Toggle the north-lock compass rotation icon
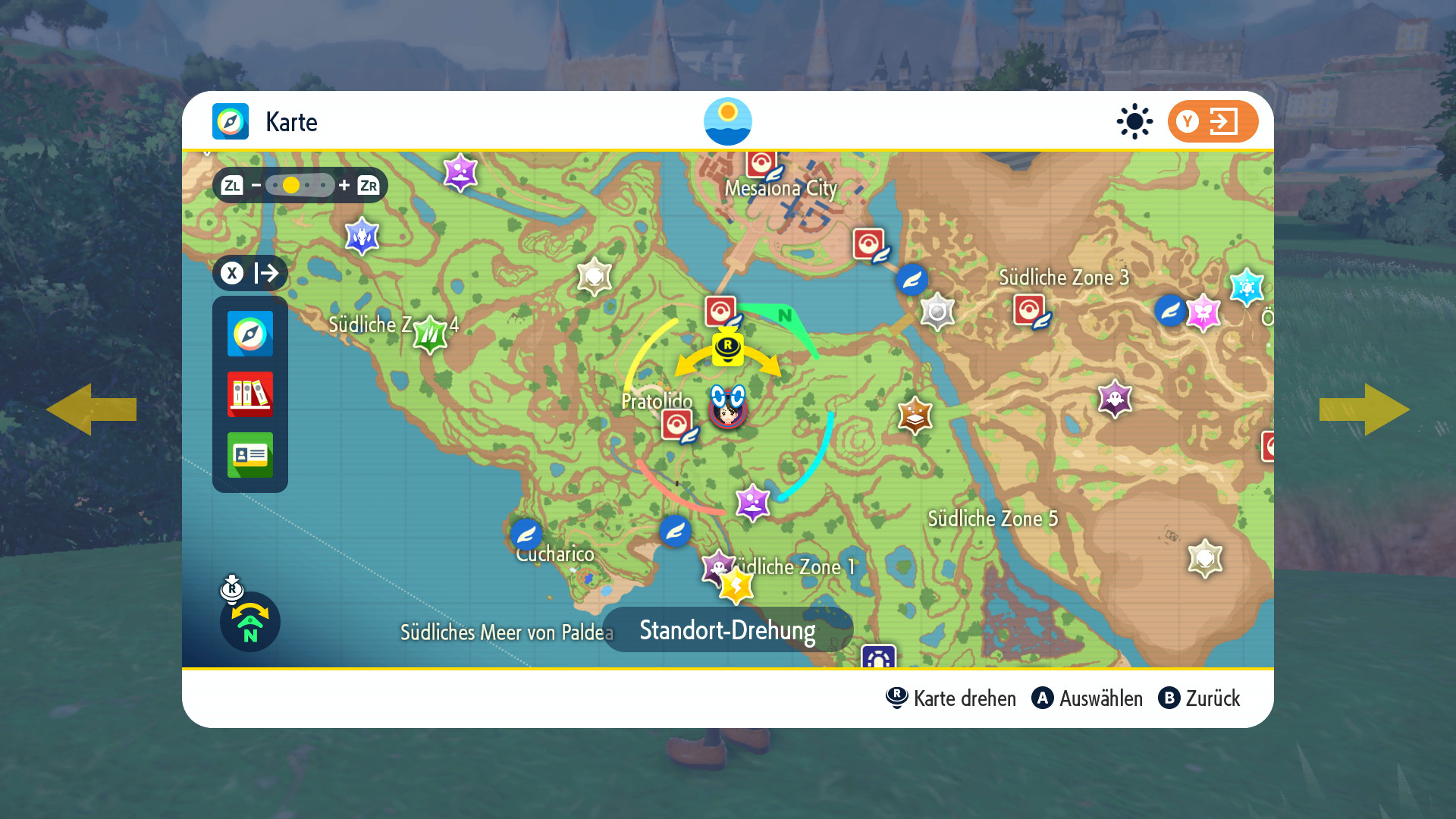The image size is (1456, 819). pos(250,622)
